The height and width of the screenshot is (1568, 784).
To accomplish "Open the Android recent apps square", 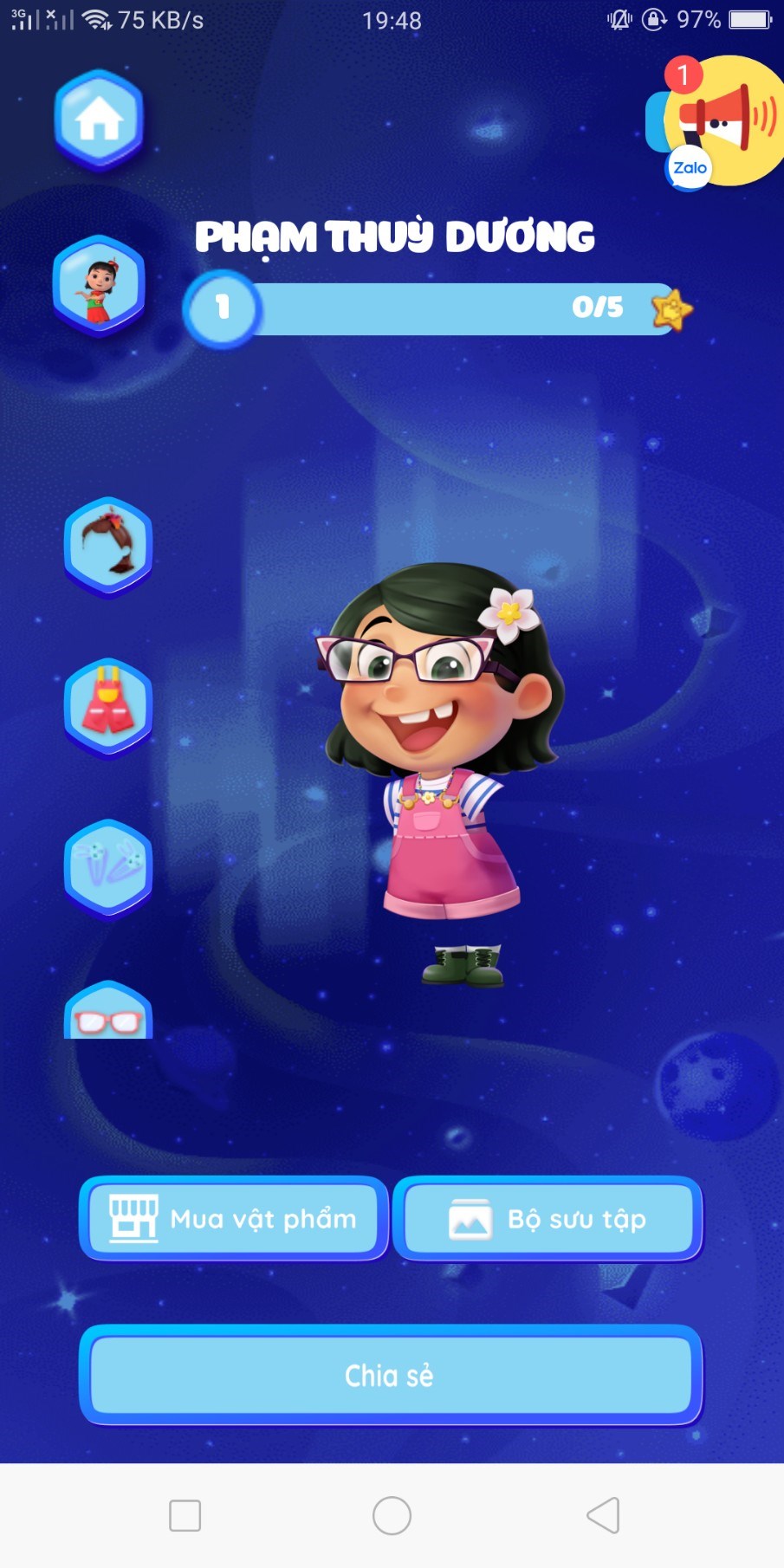I will point(185,1515).
